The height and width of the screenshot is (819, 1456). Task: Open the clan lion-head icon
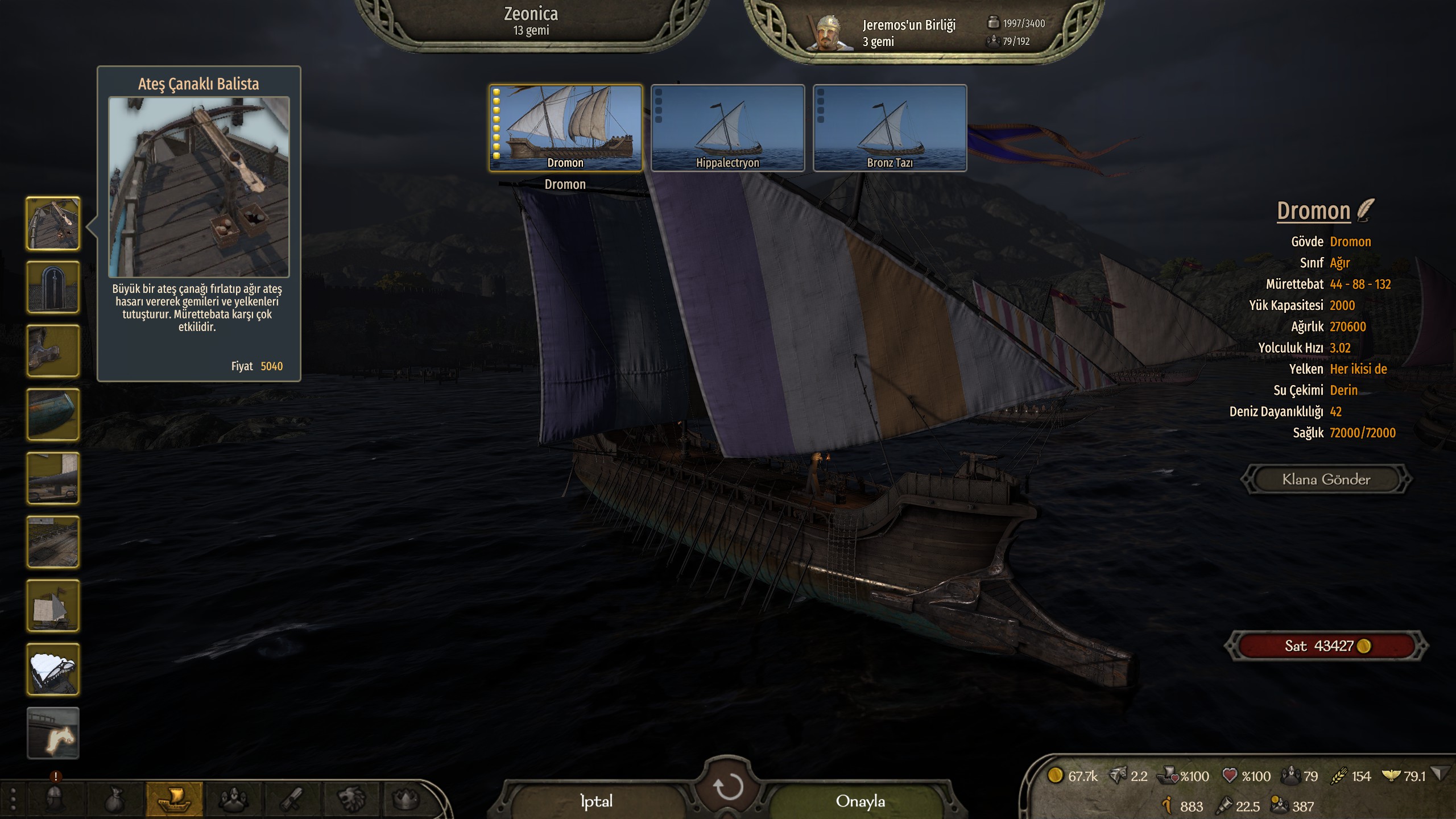tap(351, 799)
